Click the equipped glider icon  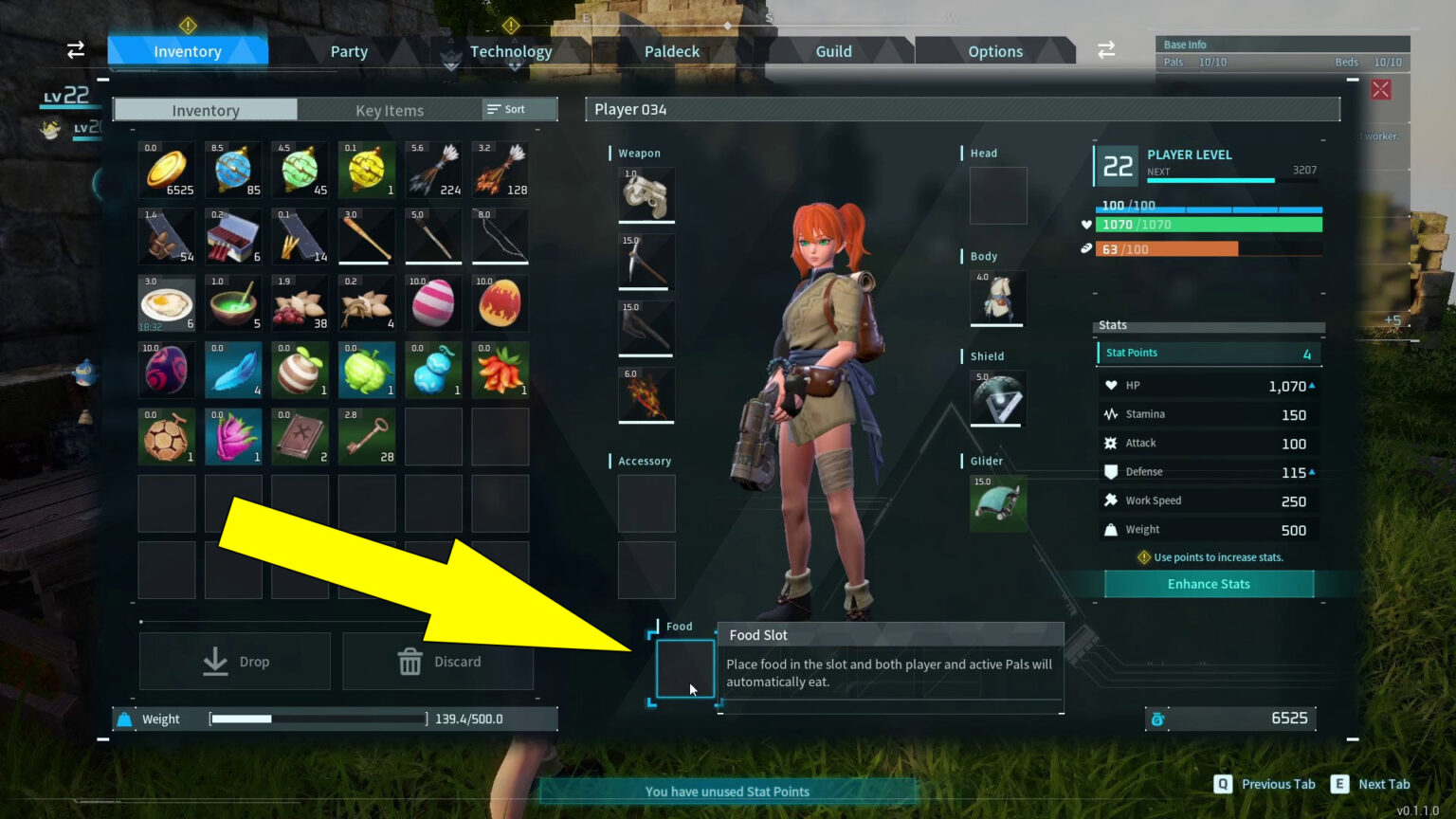coord(996,502)
